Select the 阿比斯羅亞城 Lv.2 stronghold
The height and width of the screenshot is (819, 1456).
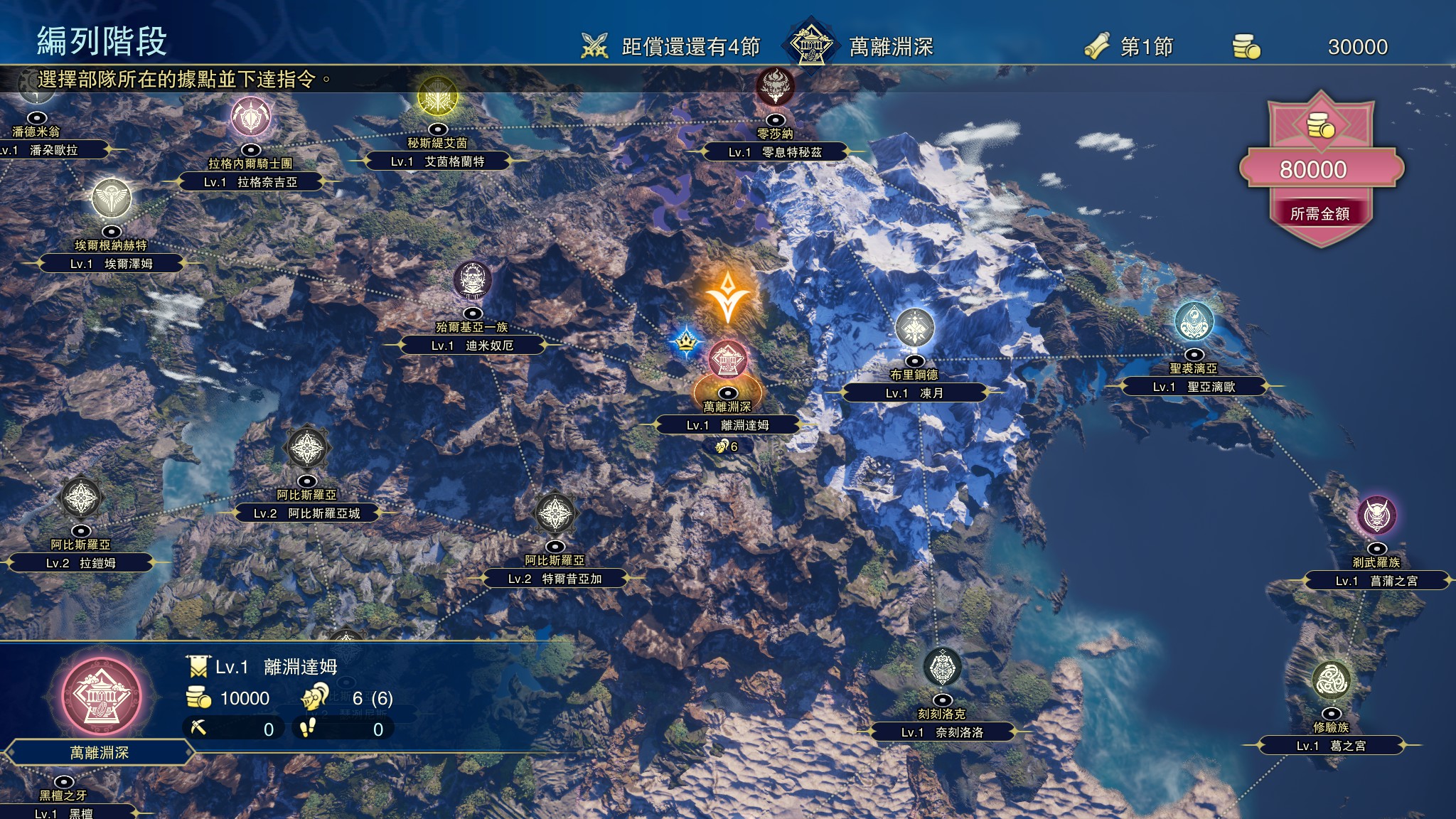306,513
